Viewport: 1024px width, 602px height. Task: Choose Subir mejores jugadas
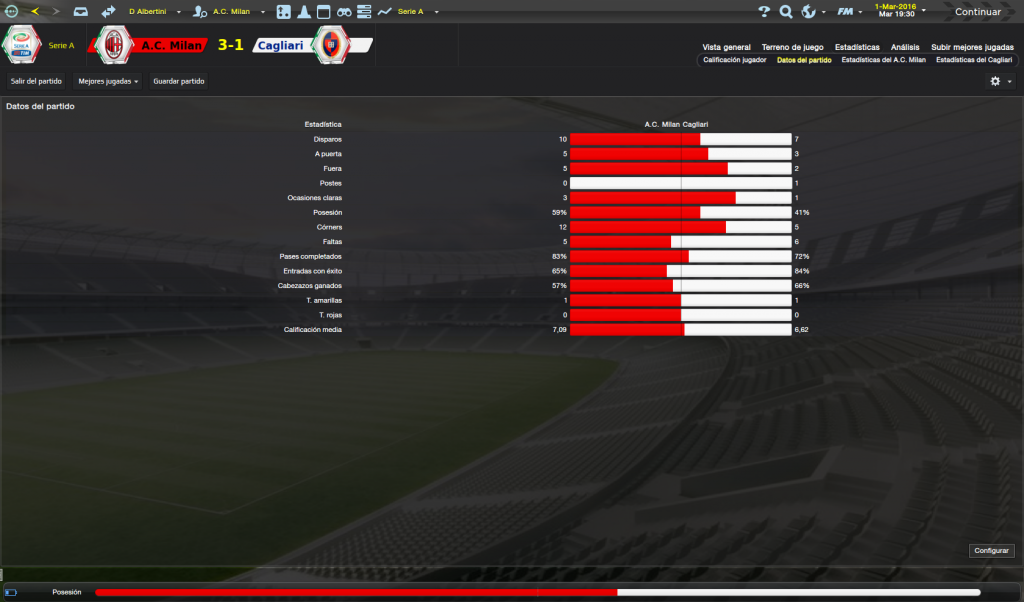[972, 47]
